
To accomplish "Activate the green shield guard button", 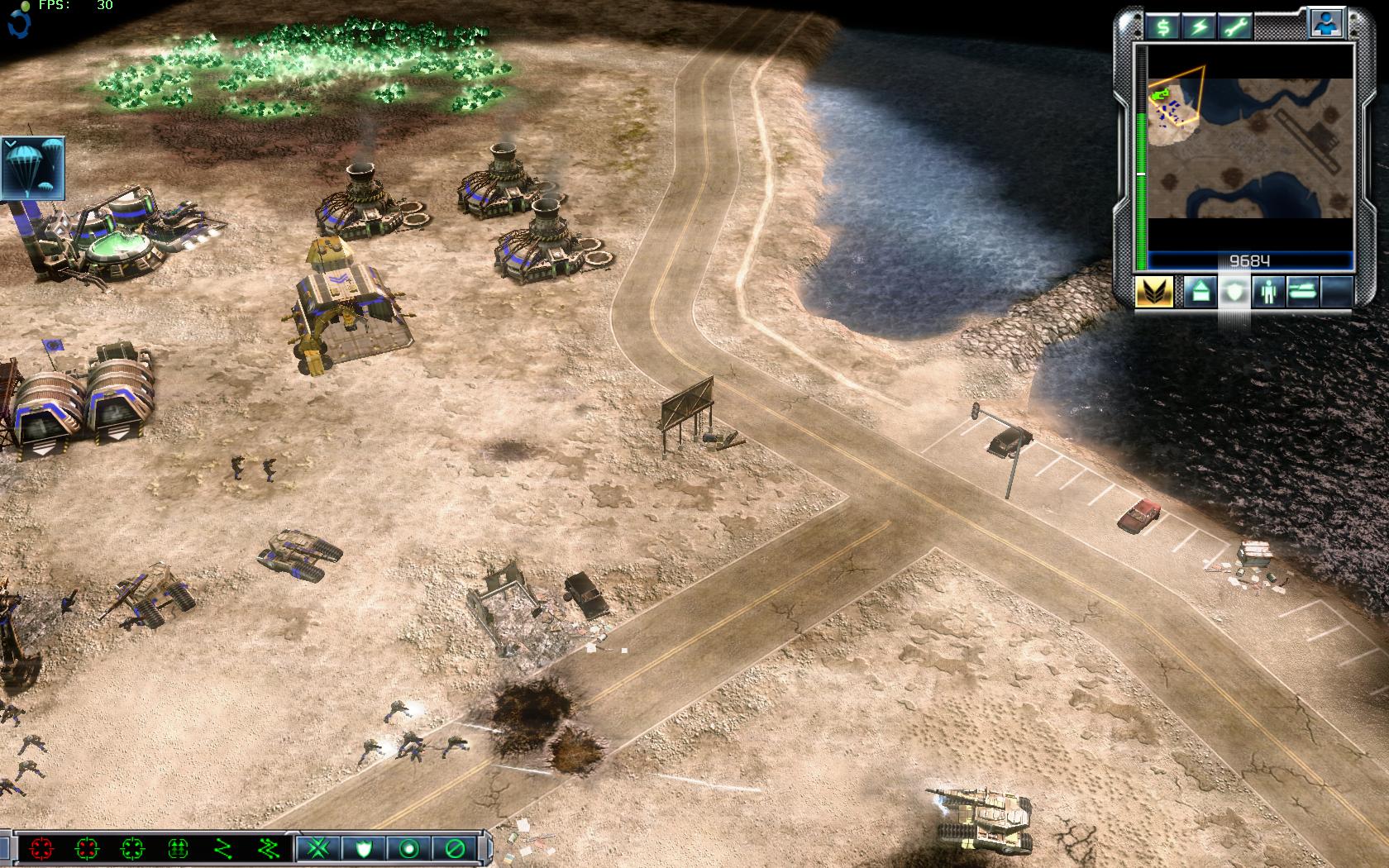I will click(x=364, y=847).
